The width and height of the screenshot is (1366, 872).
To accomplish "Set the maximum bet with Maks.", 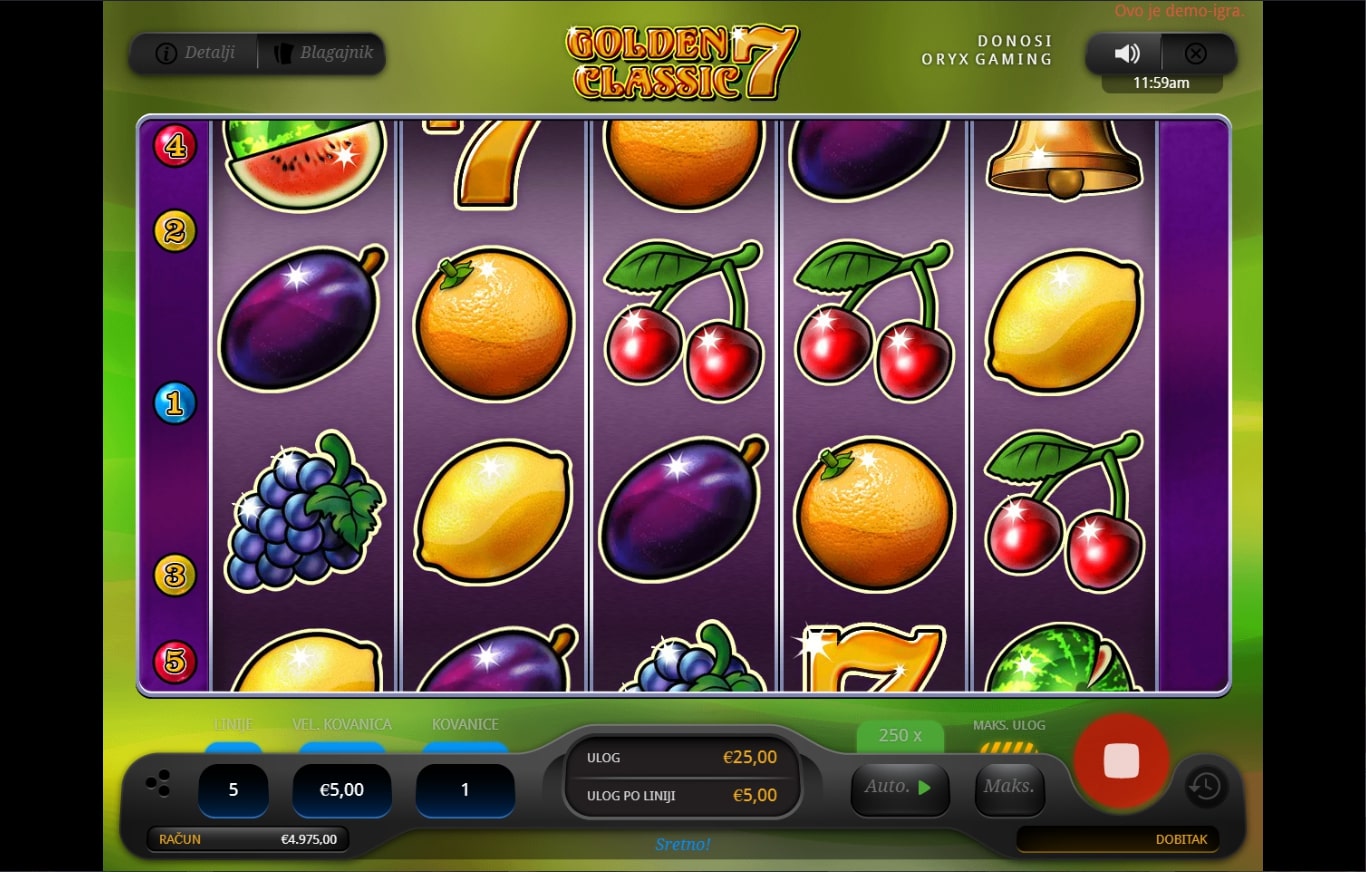I will point(1009,788).
